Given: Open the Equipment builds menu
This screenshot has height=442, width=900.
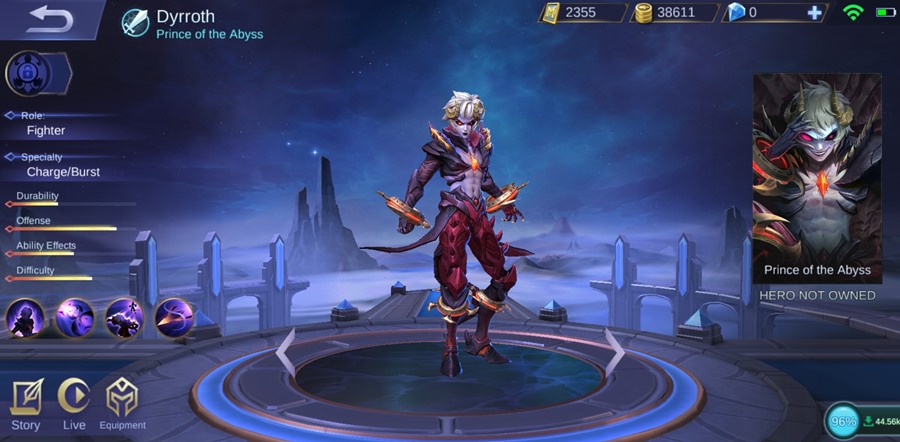Looking at the screenshot, I should (x=122, y=403).
